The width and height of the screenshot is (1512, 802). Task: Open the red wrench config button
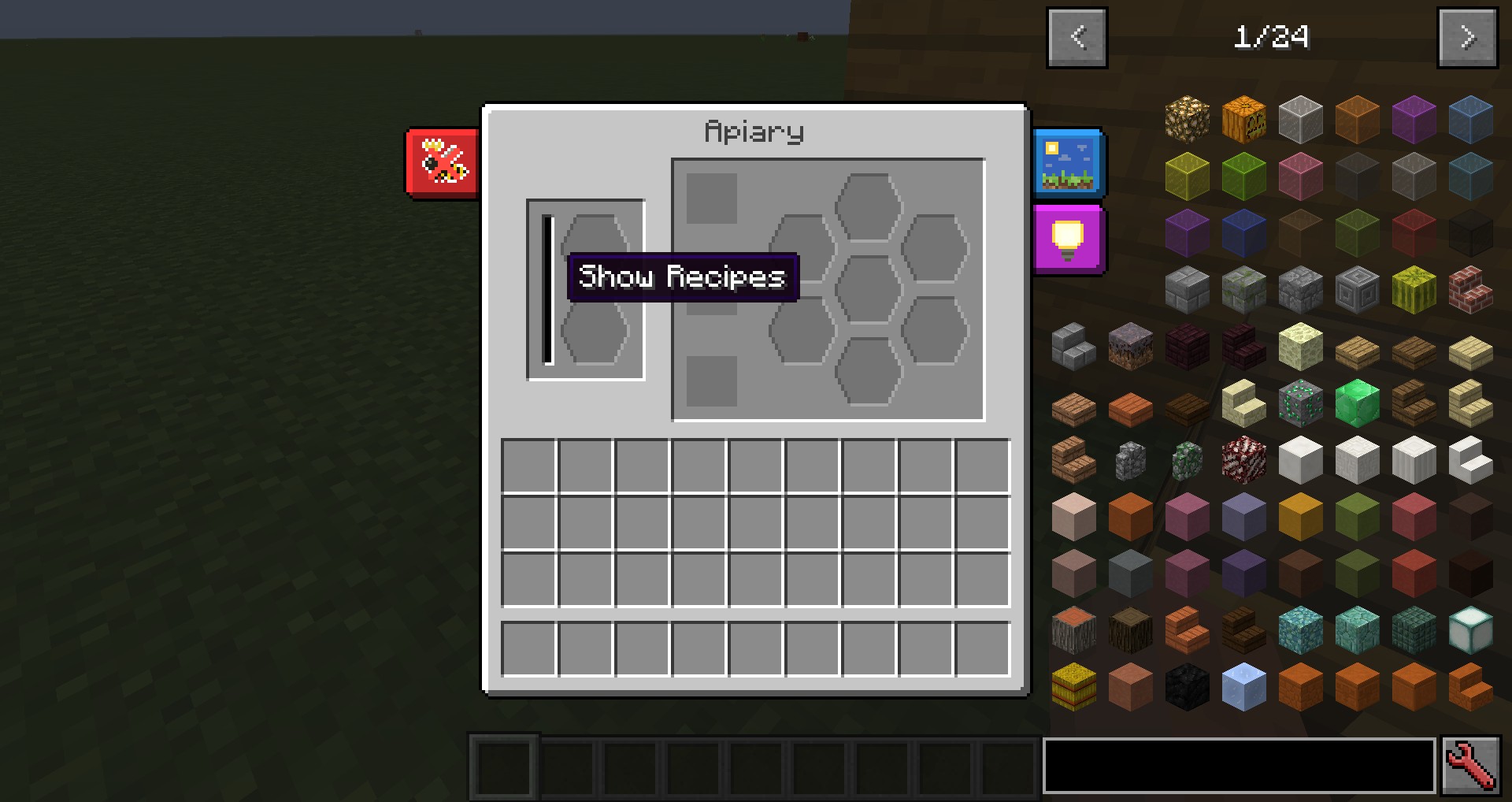pyautogui.click(x=1470, y=765)
